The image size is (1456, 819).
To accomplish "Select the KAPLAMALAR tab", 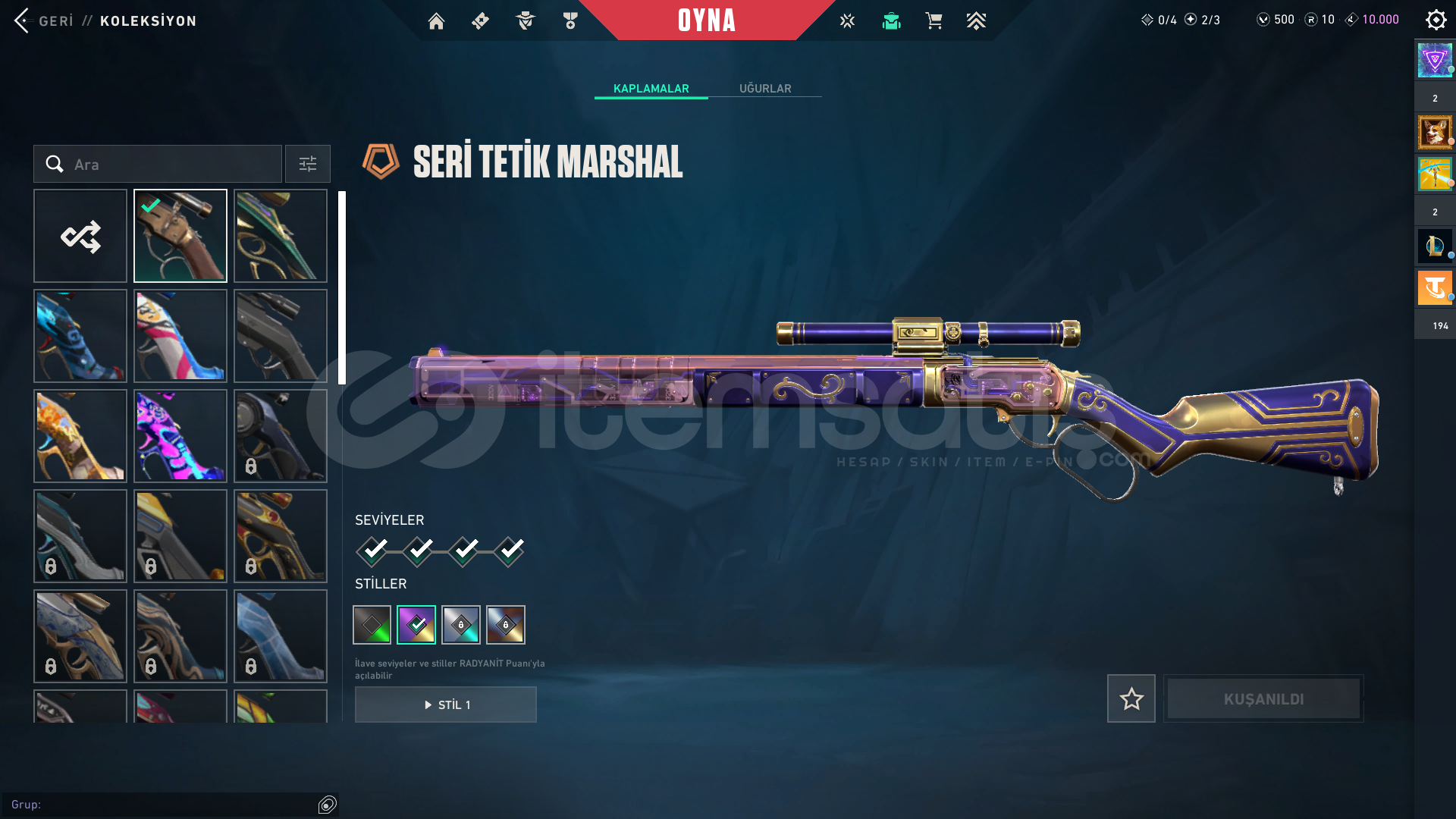I will (651, 89).
